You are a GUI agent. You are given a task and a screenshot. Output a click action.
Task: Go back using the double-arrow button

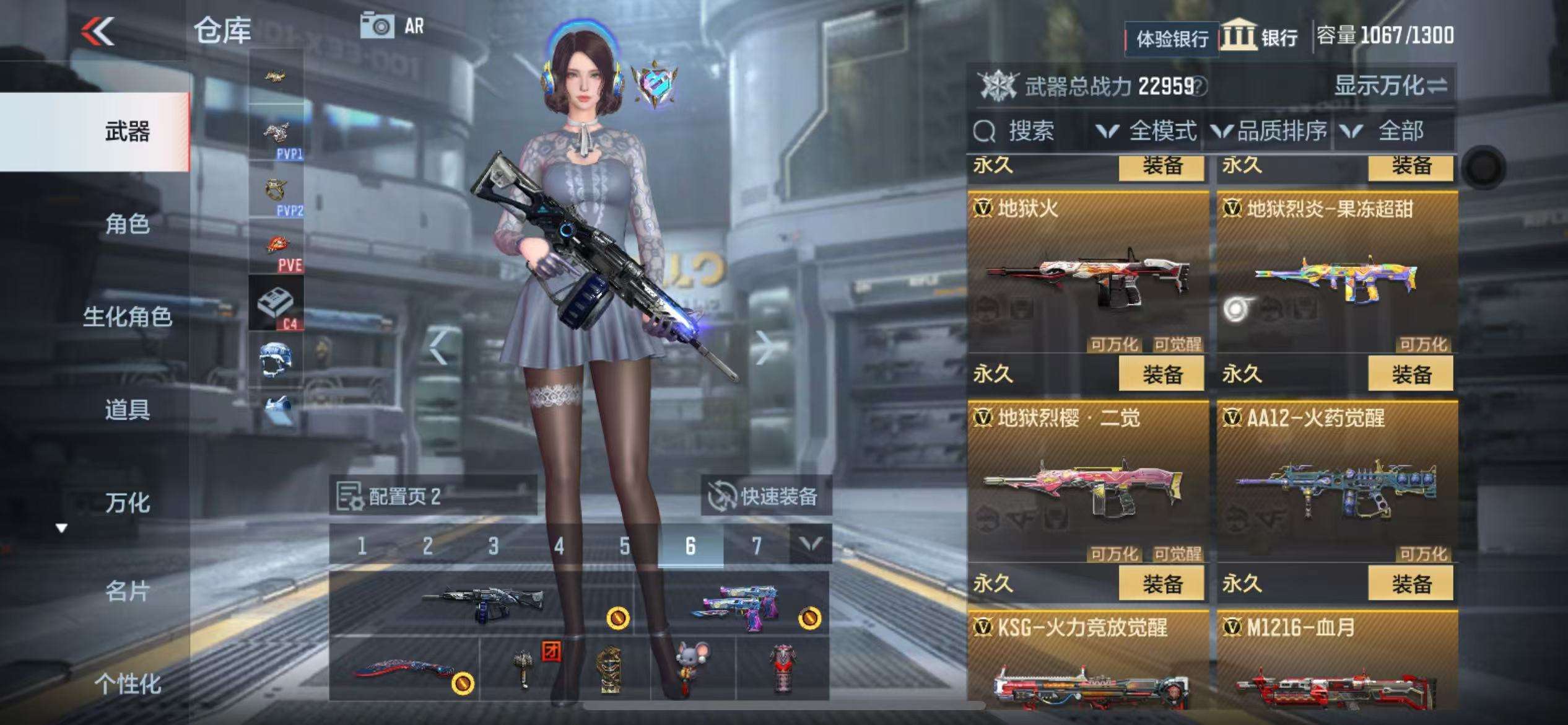[x=98, y=31]
